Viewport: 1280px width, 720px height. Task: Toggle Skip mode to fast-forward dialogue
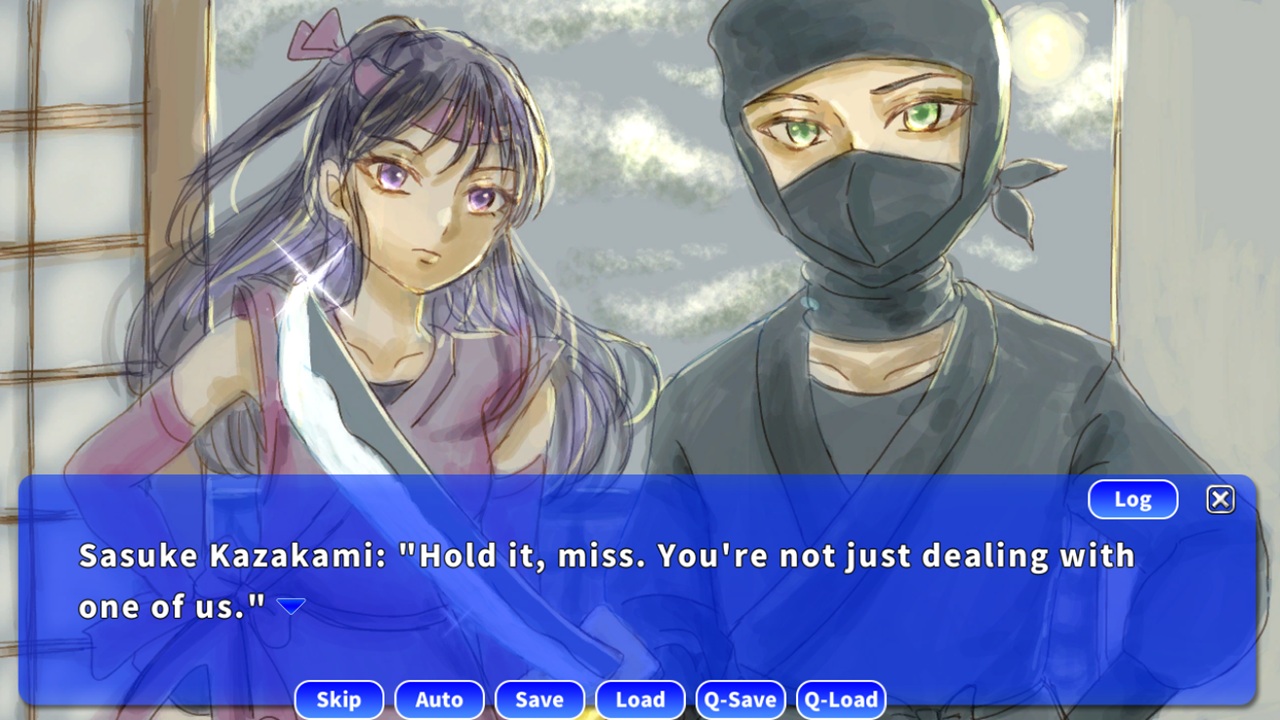coord(339,699)
